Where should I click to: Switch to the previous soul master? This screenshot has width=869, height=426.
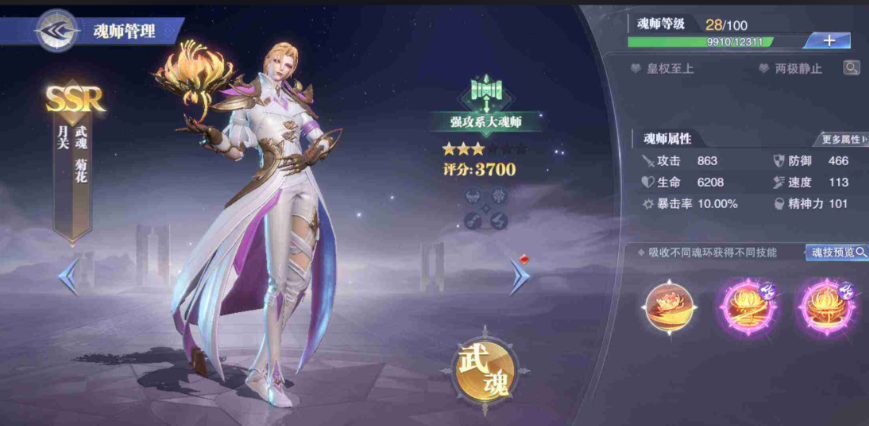[68, 277]
